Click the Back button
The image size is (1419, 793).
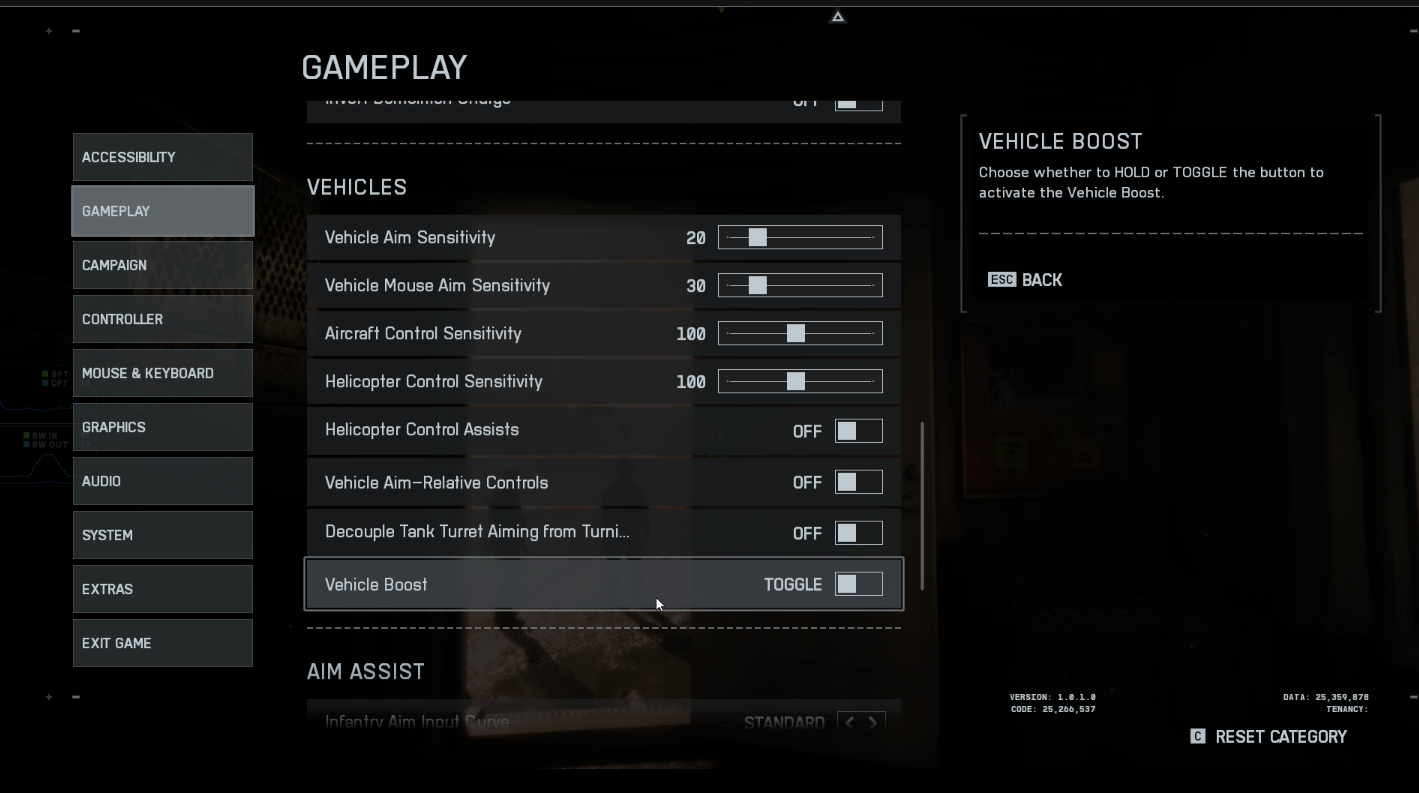click(x=1025, y=280)
